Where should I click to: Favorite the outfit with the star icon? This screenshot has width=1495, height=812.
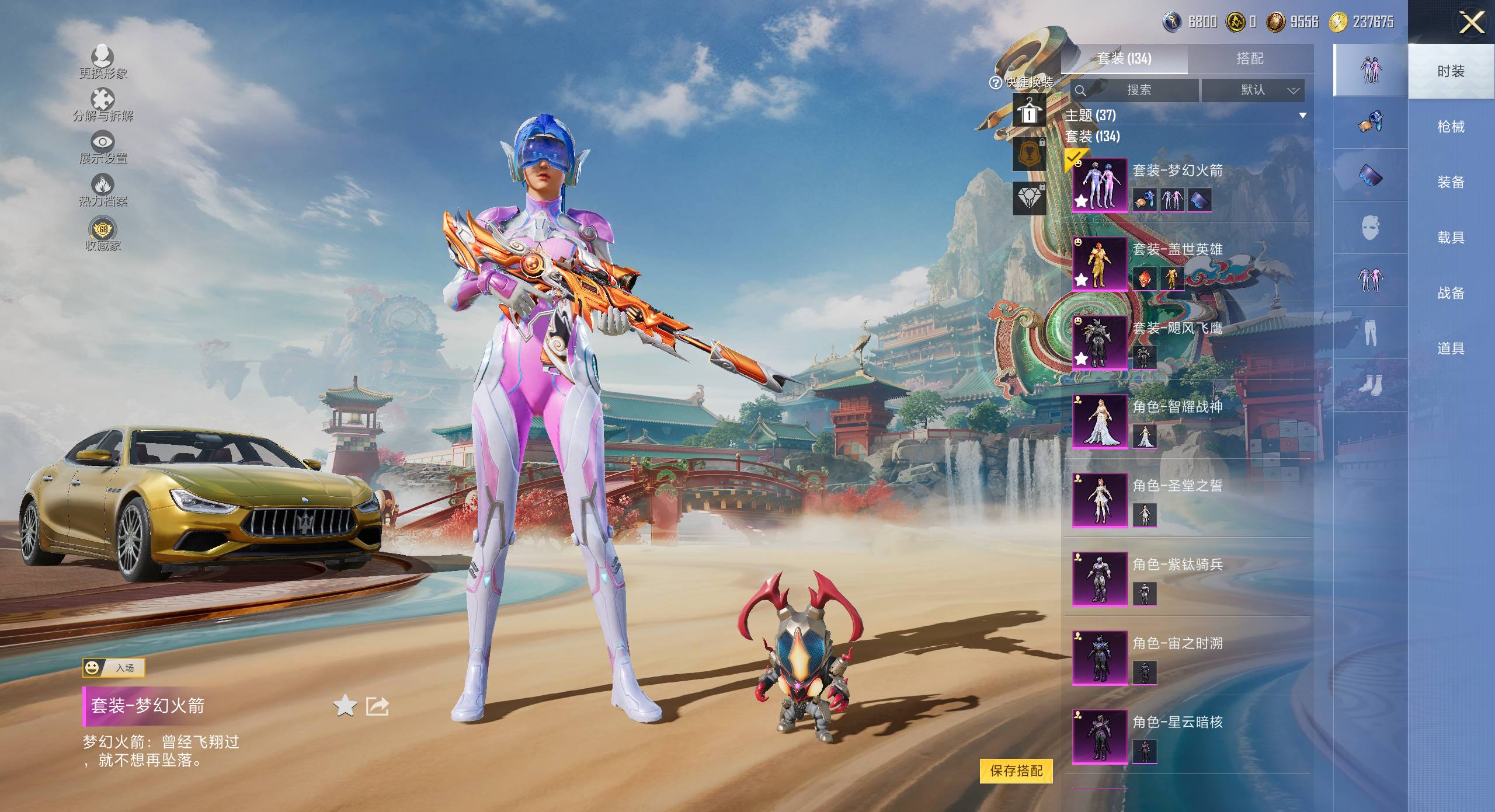coord(345,706)
